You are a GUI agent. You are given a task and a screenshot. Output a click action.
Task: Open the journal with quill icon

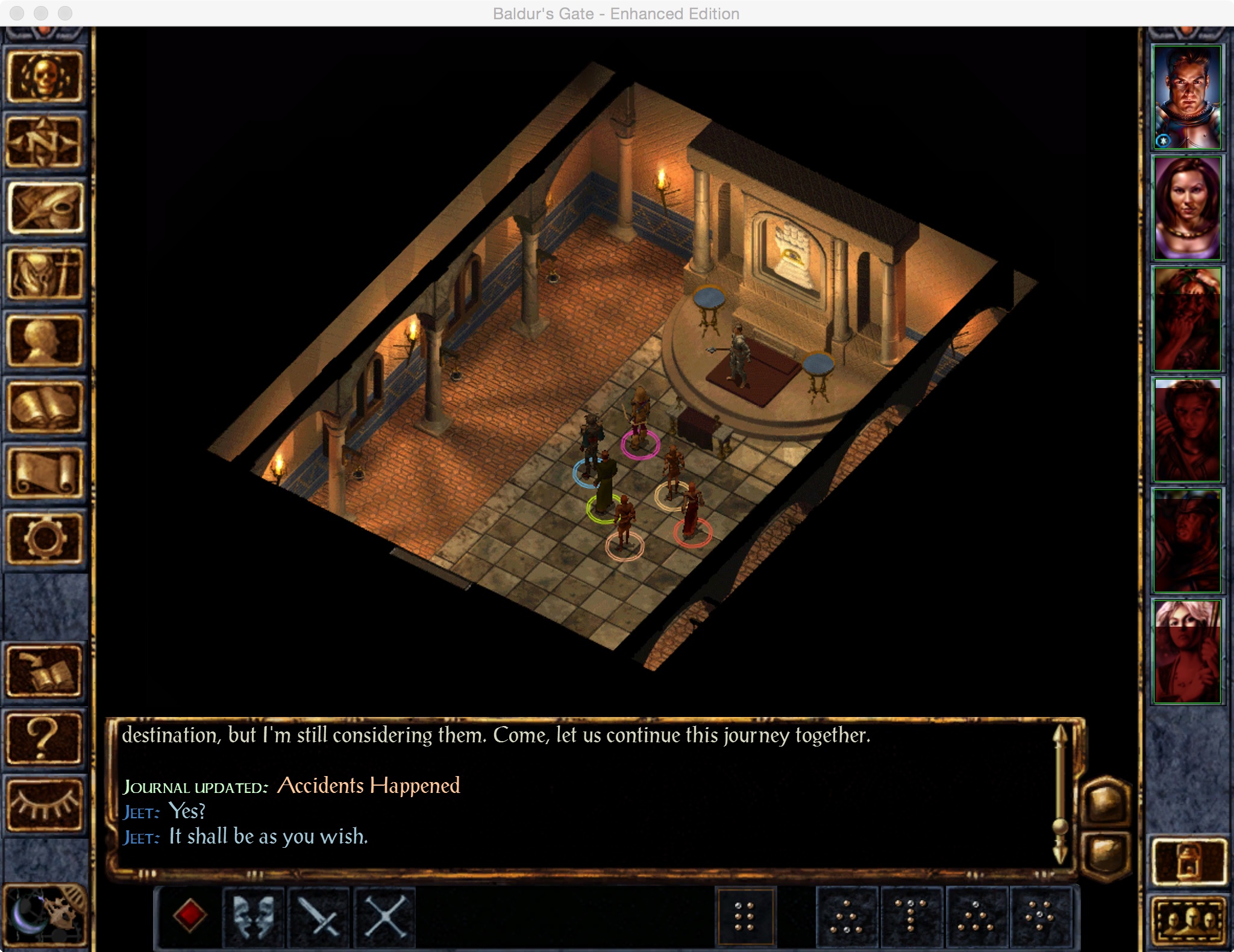pos(44,208)
